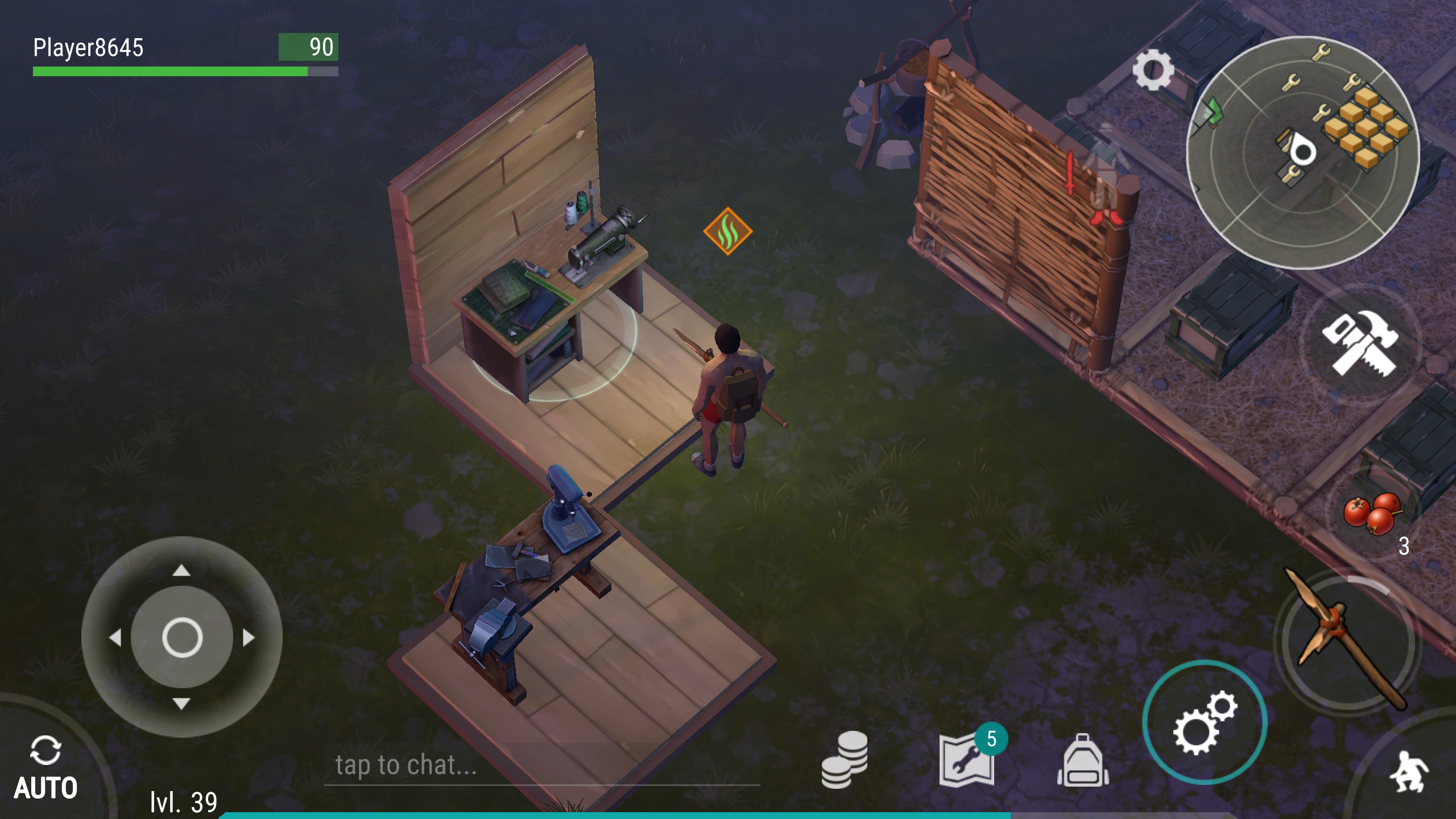Viewport: 1456px width, 819px height.
Task: Open the circular minimap
Action: pos(1302,152)
